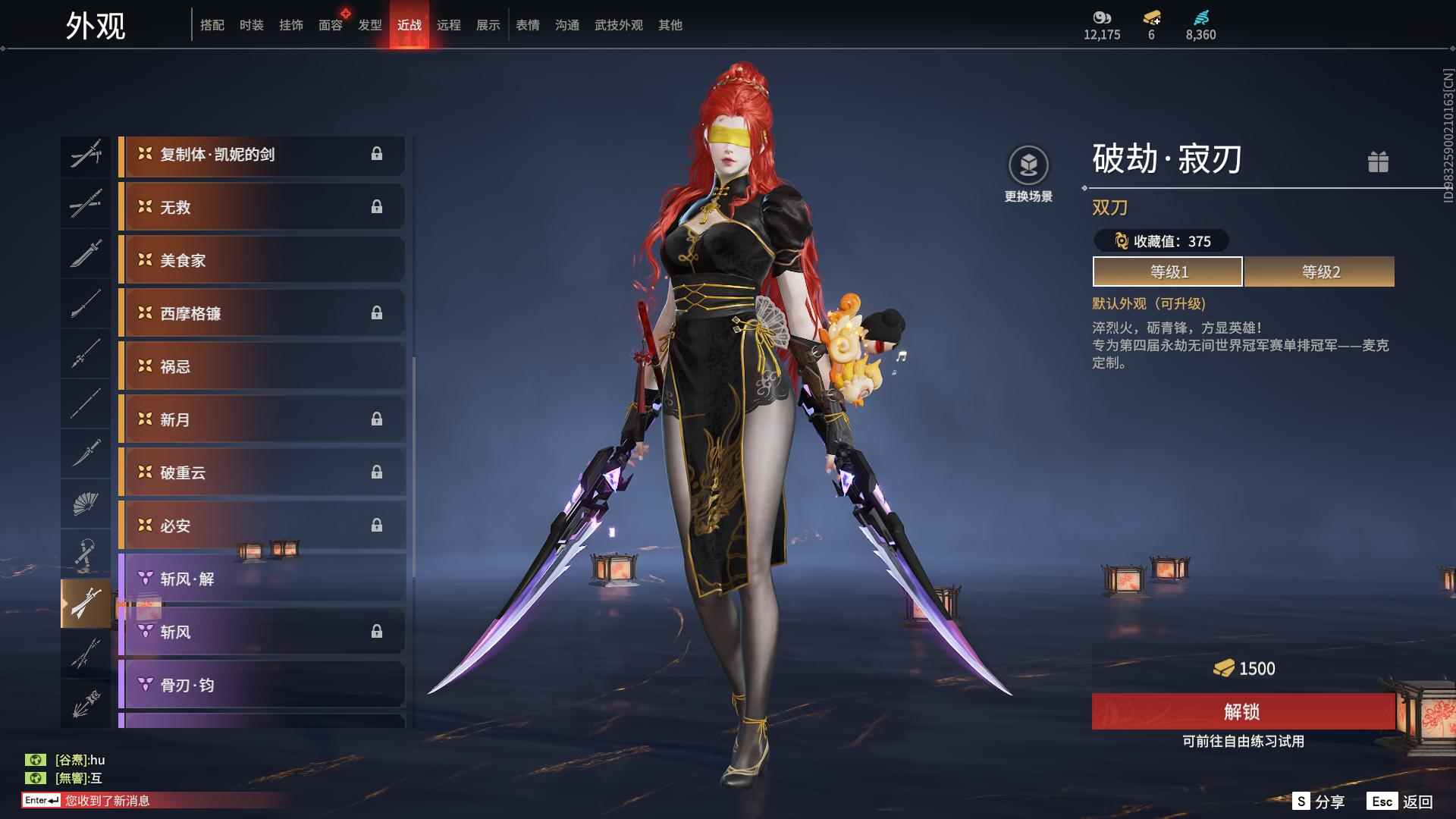Screen dimensions: 1456x819
Task: Select the fan weapon category icon
Action: [86, 504]
